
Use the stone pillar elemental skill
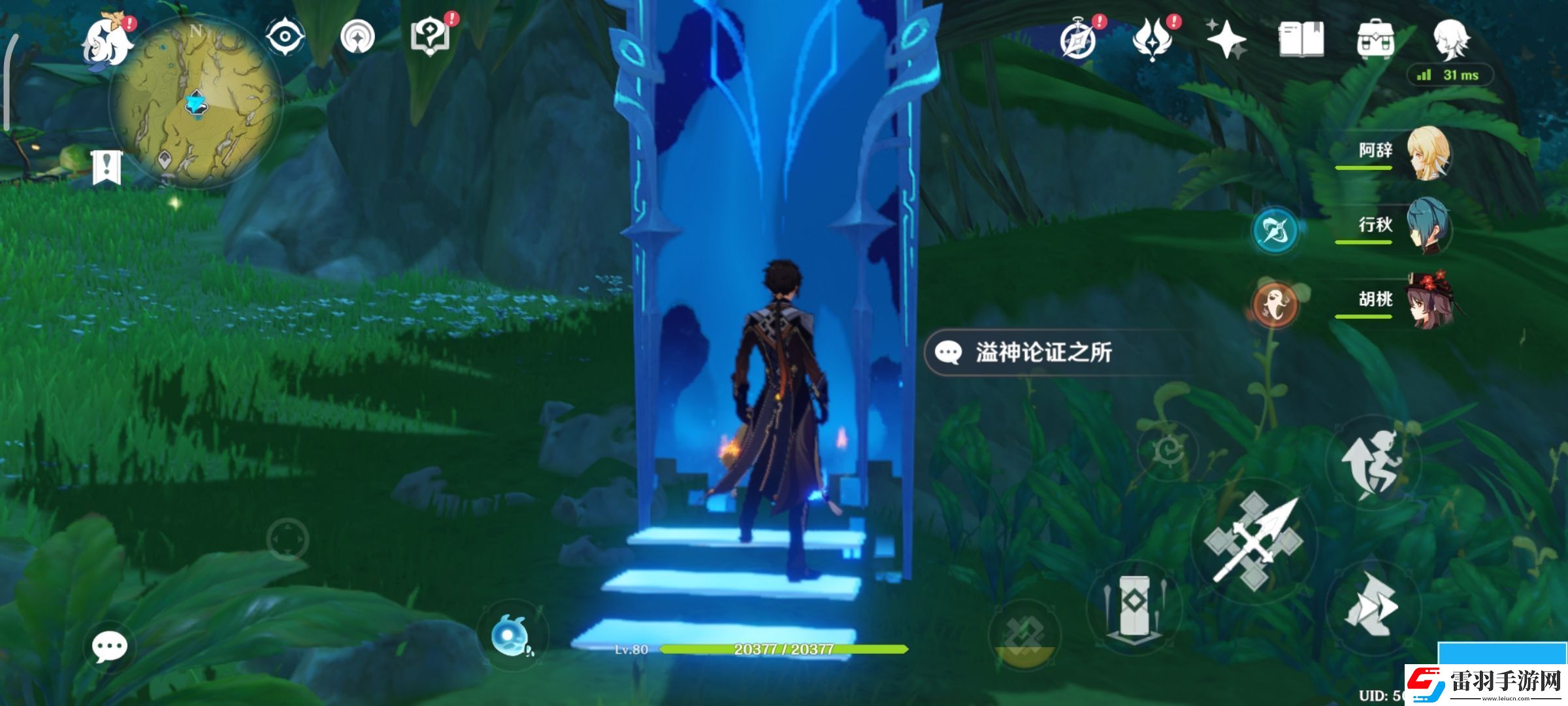coord(1134,605)
